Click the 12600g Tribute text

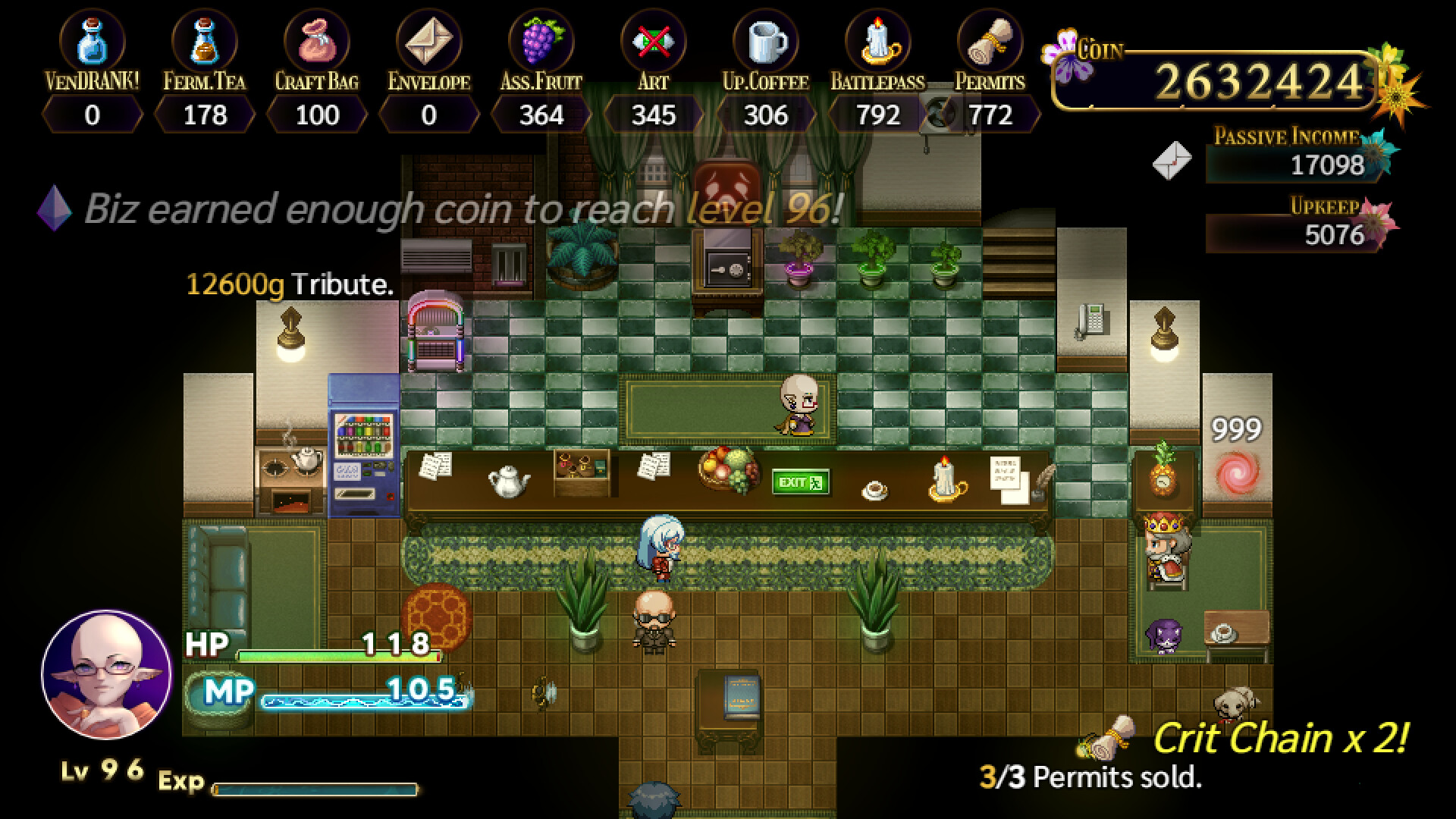tap(288, 287)
